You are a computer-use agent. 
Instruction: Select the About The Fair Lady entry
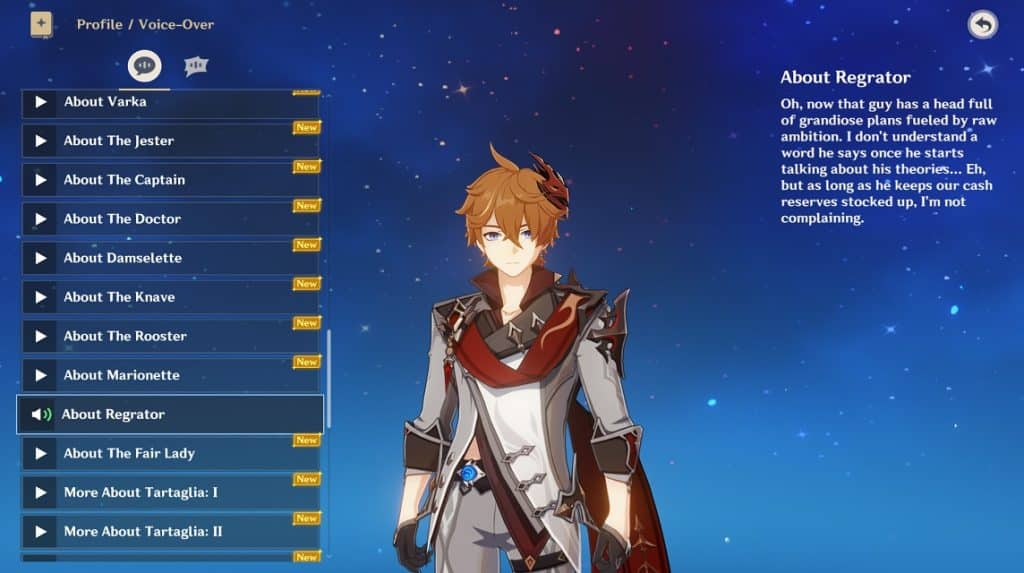170,453
